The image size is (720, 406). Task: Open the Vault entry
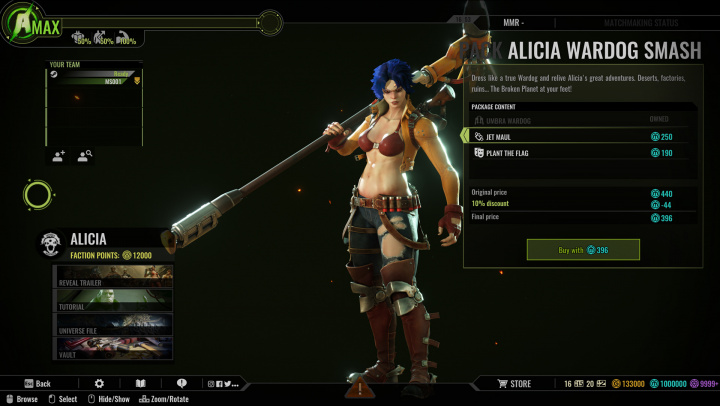pos(112,348)
